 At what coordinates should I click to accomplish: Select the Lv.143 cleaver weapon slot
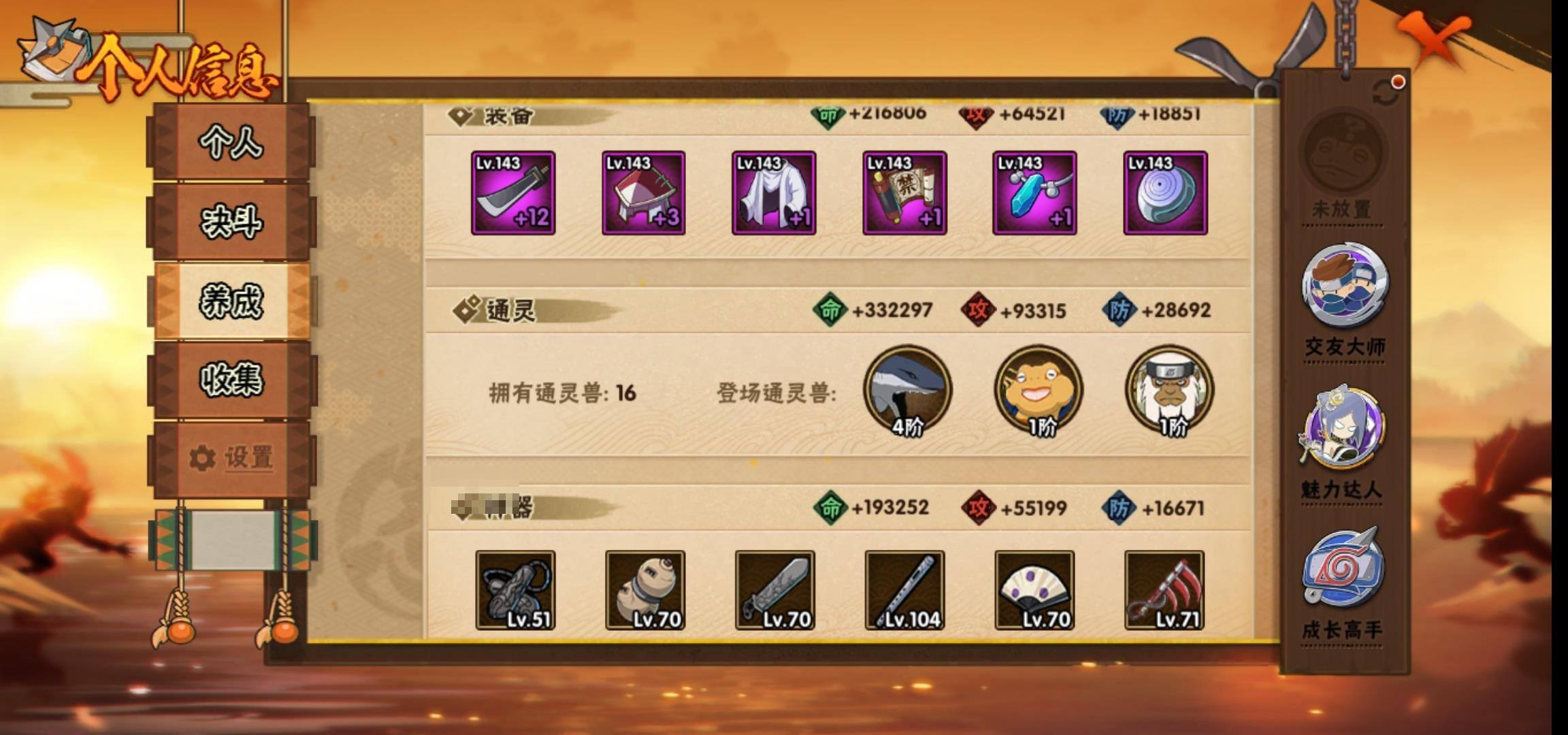(513, 193)
